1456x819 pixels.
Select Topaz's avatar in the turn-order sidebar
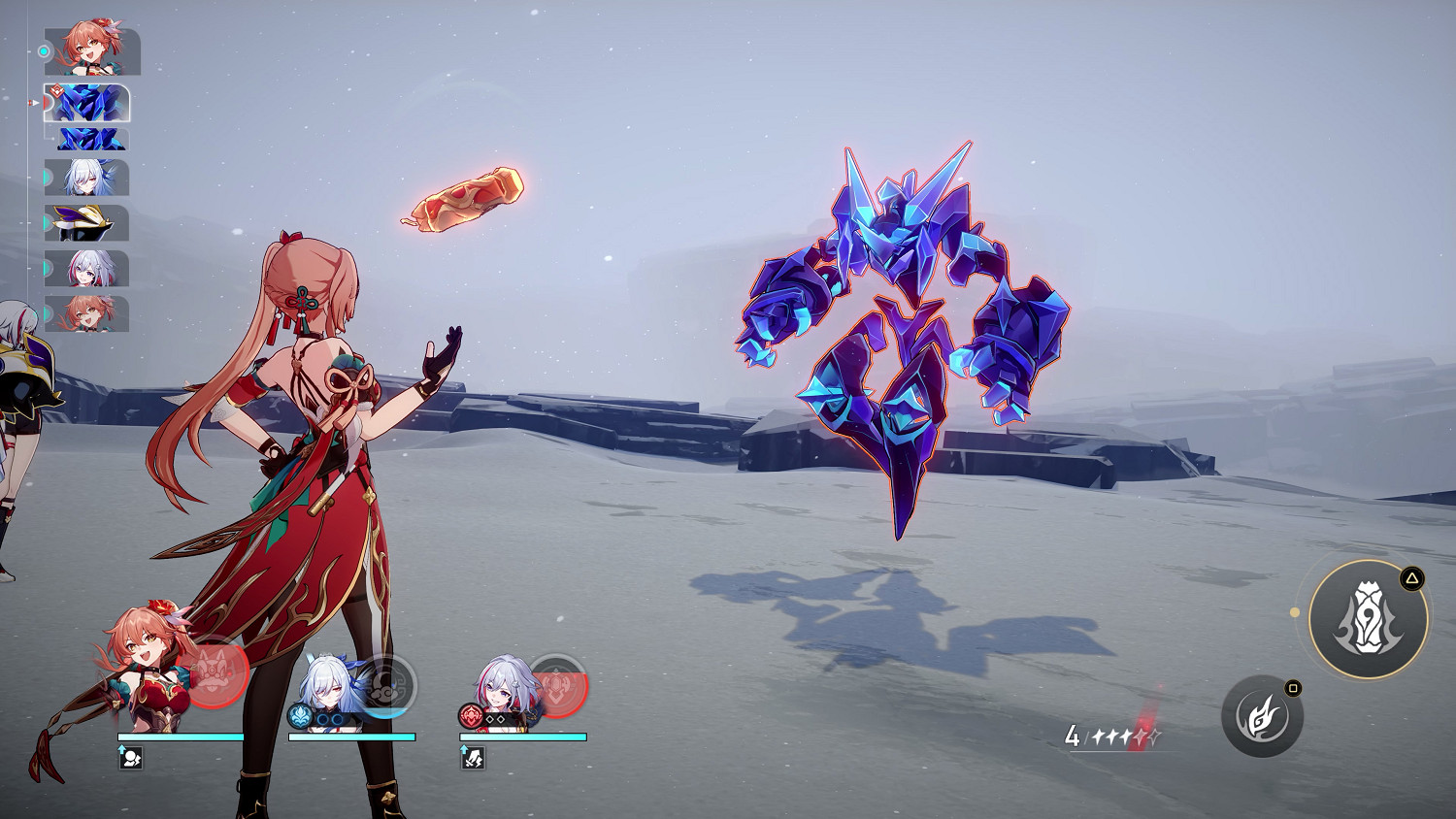92,270
